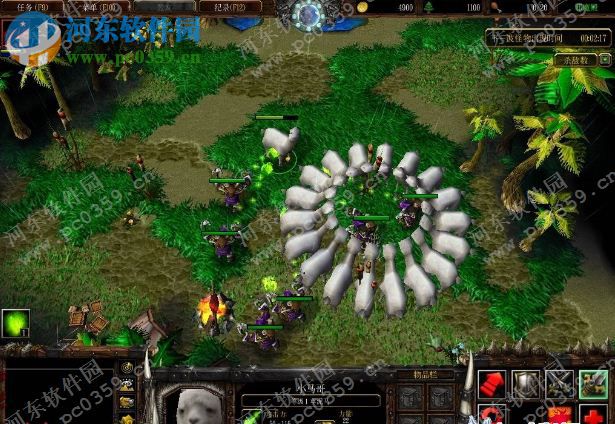Activate the shield Stop command

(x=526, y=383)
